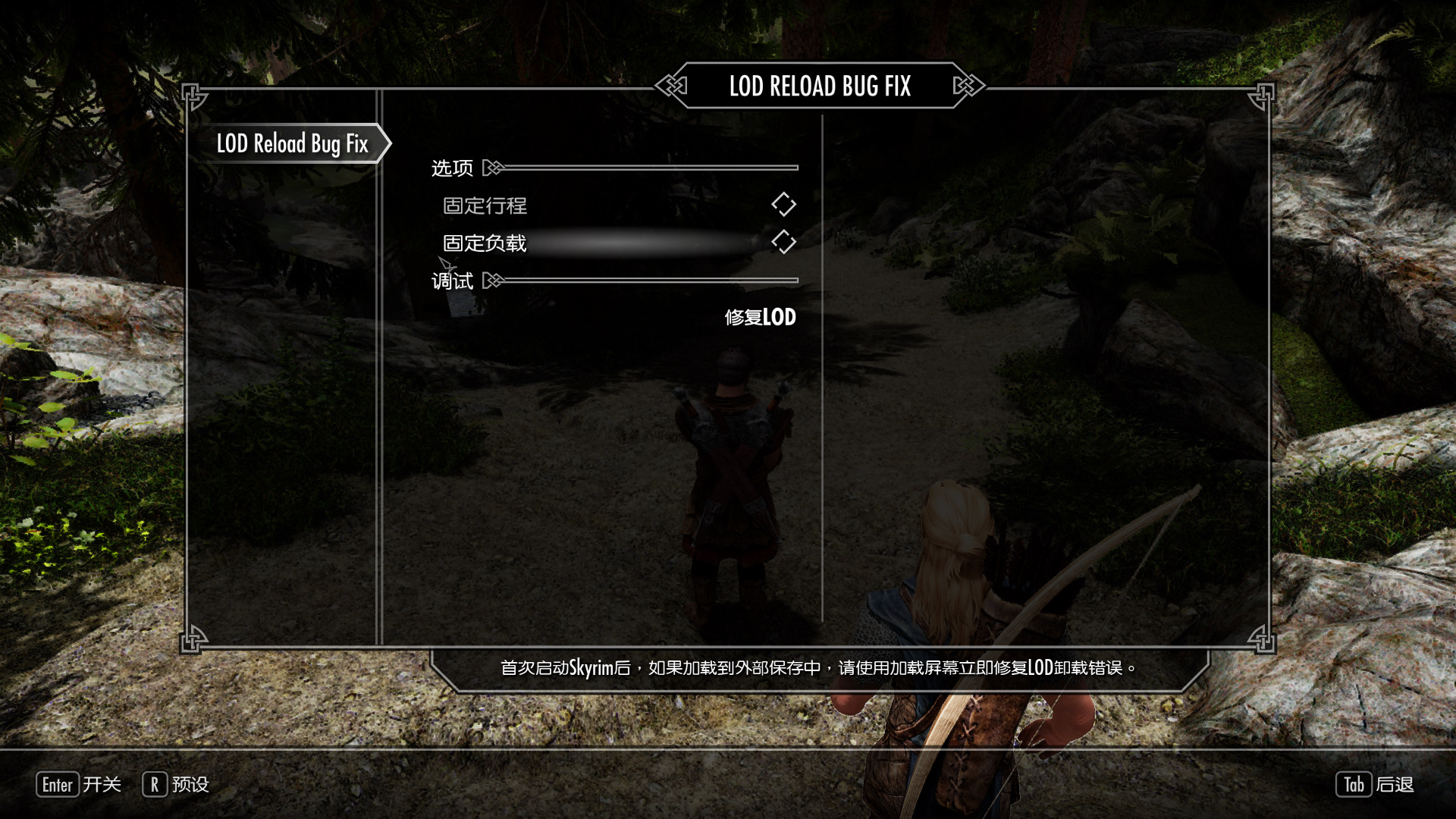Image resolution: width=1456 pixels, height=819 pixels.
Task: Toggle the 固定负载 option
Action: [x=783, y=243]
